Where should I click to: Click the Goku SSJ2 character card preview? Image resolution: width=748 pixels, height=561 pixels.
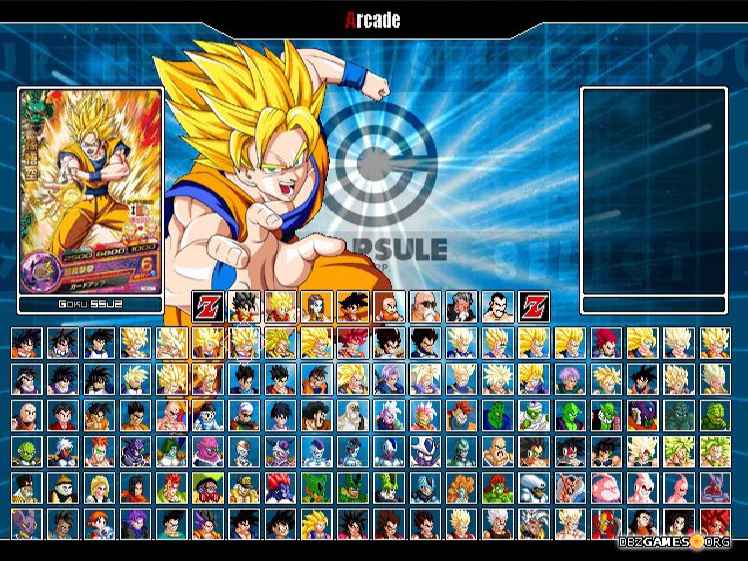pos(90,190)
